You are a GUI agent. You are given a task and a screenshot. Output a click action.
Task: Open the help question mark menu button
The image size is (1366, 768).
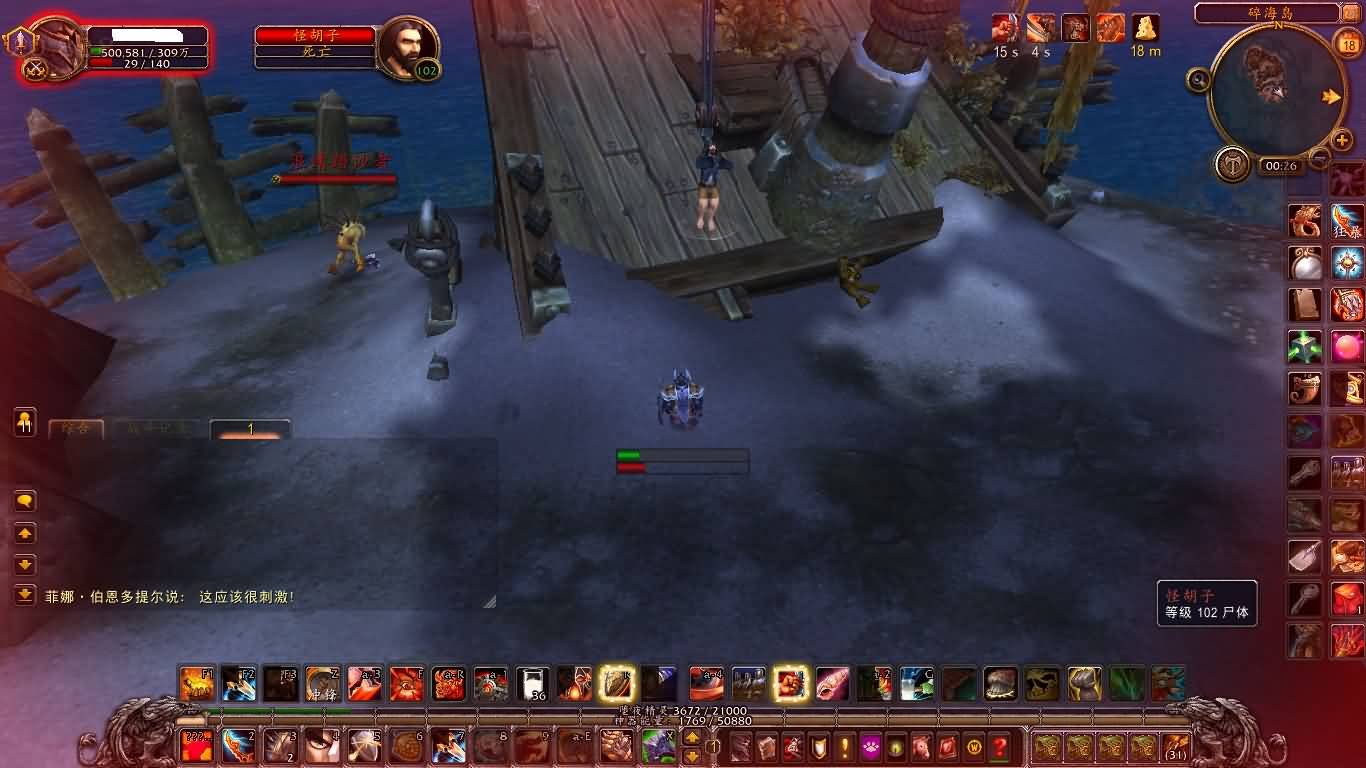(x=999, y=747)
